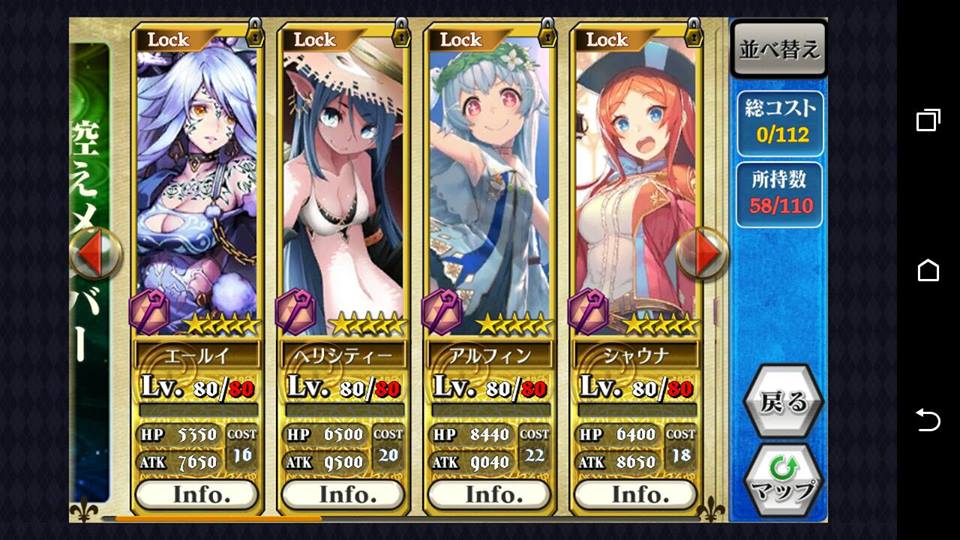The width and height of the screenshot is (960, 540).
Task: Tap the Android home button
Action: [928, 270]
